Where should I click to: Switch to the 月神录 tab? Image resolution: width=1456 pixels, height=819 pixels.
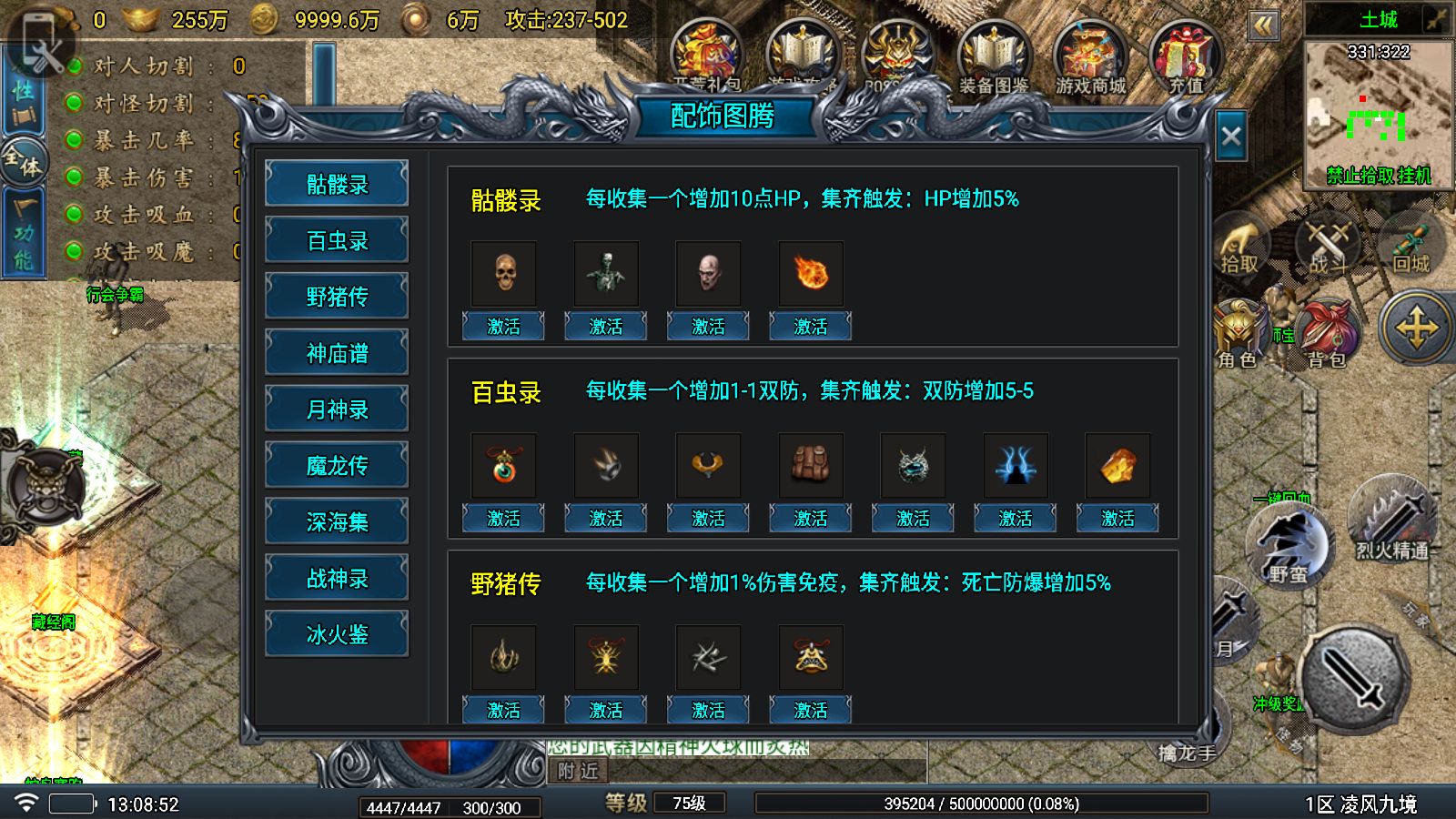tap(337, 408)
